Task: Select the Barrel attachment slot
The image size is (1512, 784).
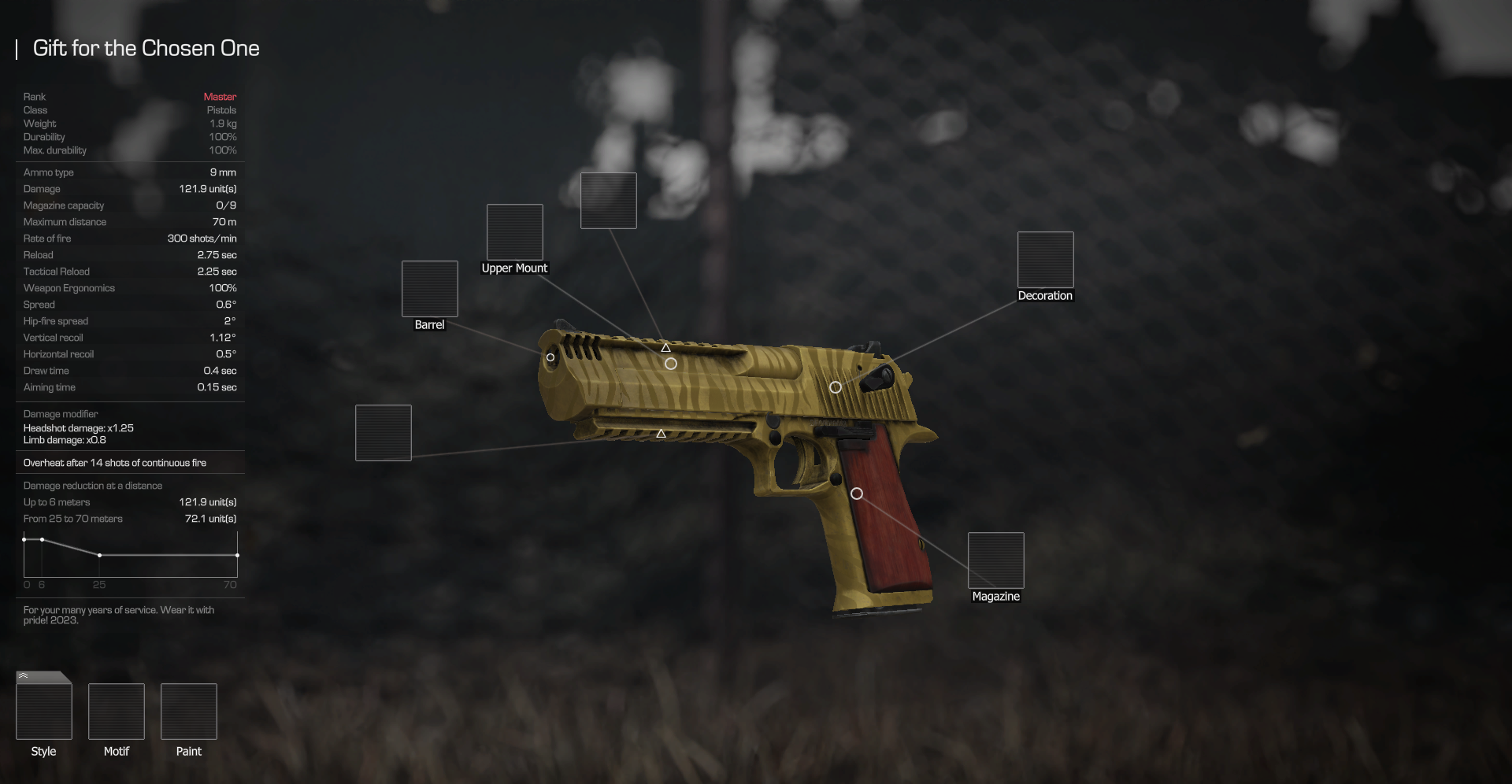Action: click(x=429, y=289)
